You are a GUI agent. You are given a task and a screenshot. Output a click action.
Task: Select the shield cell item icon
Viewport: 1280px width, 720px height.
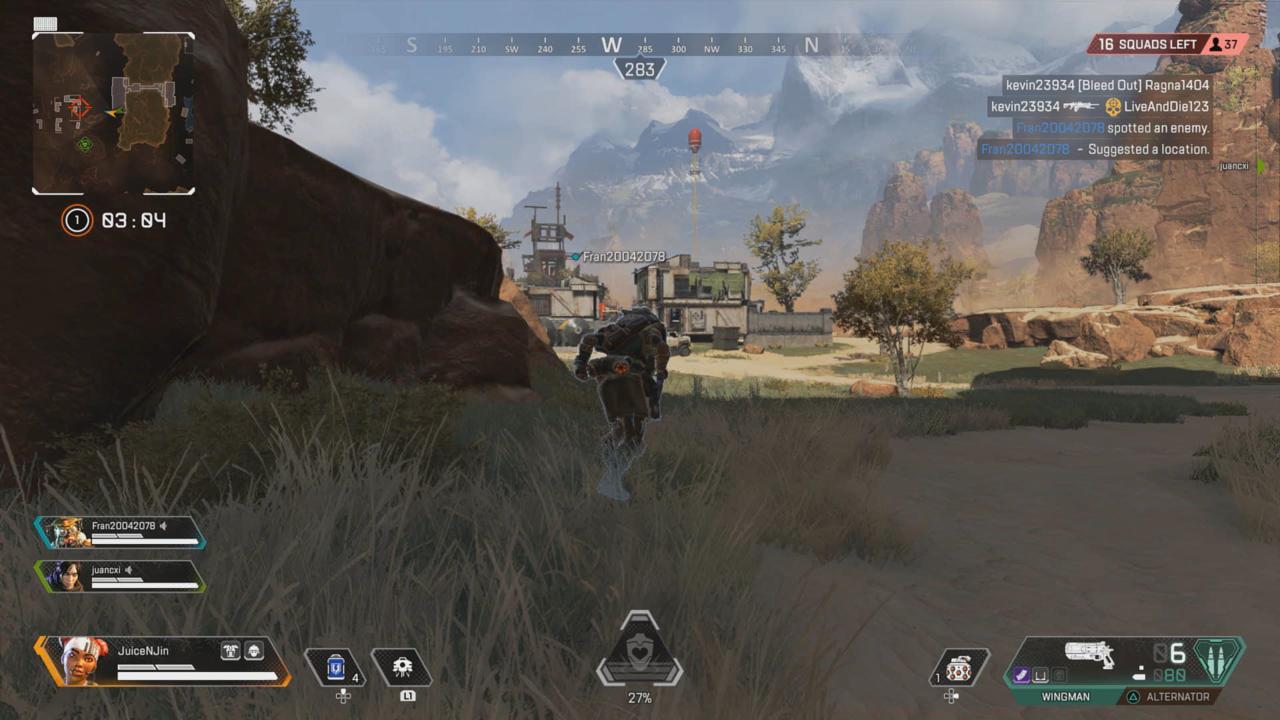pyautogui.click(x=334, y=667)
